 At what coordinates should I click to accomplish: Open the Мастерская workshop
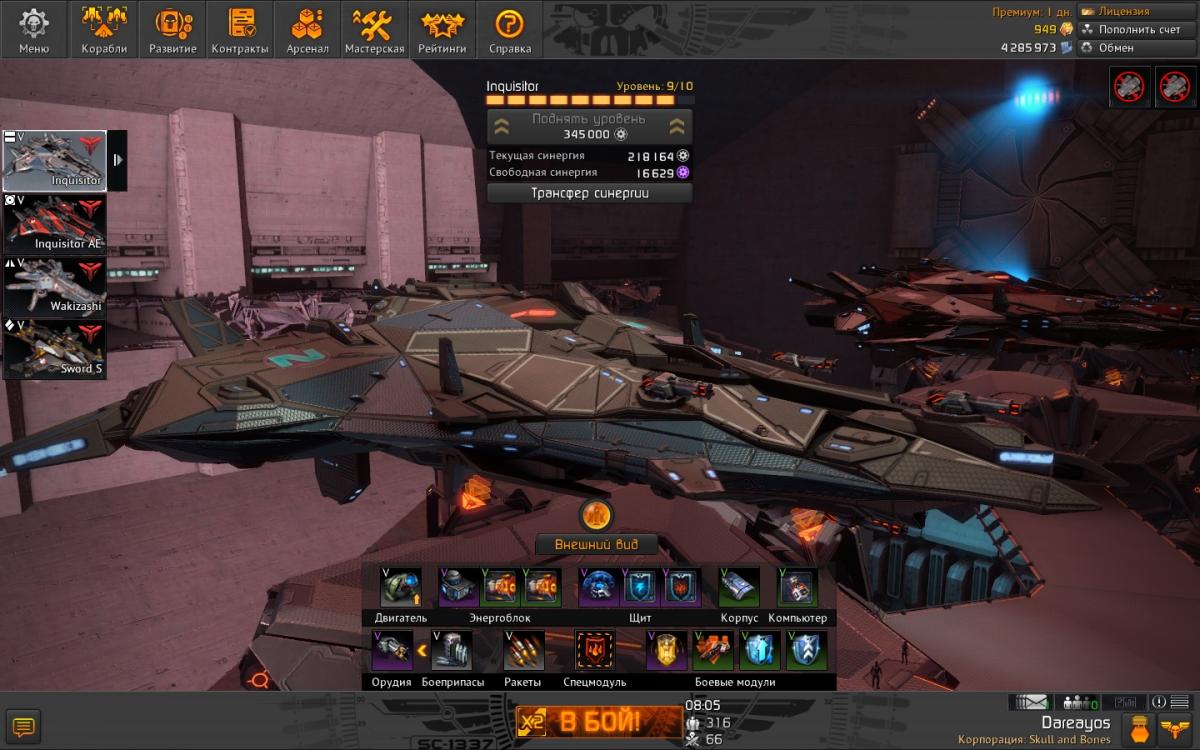pyautogui.click(x=374, y=30)
